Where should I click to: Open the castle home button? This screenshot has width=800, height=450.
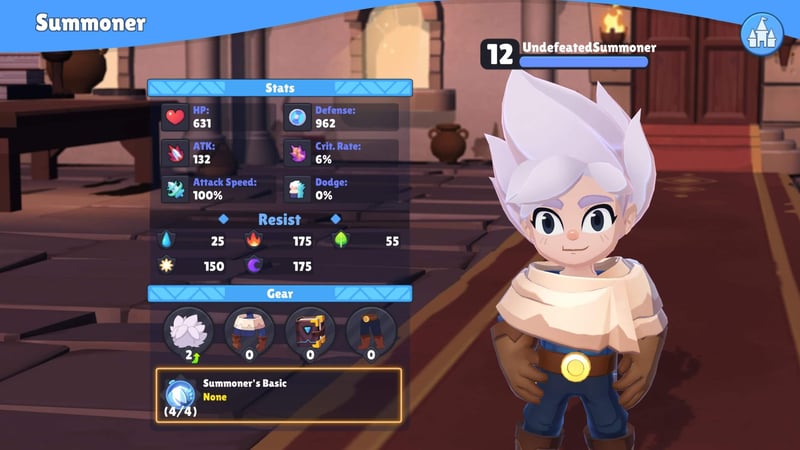pyautogui.click(x=761, y=34)
